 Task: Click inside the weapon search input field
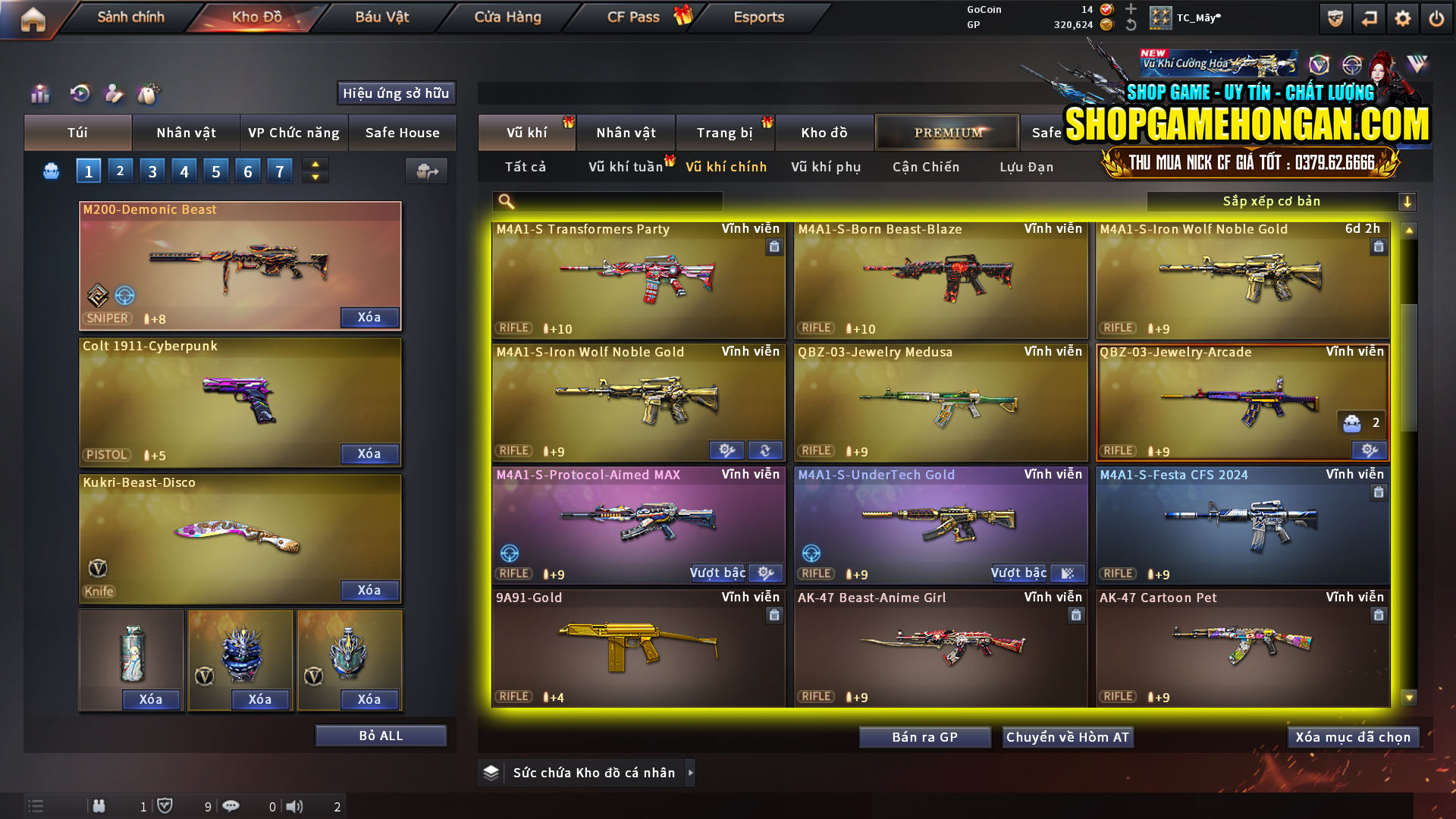(622, 201)
